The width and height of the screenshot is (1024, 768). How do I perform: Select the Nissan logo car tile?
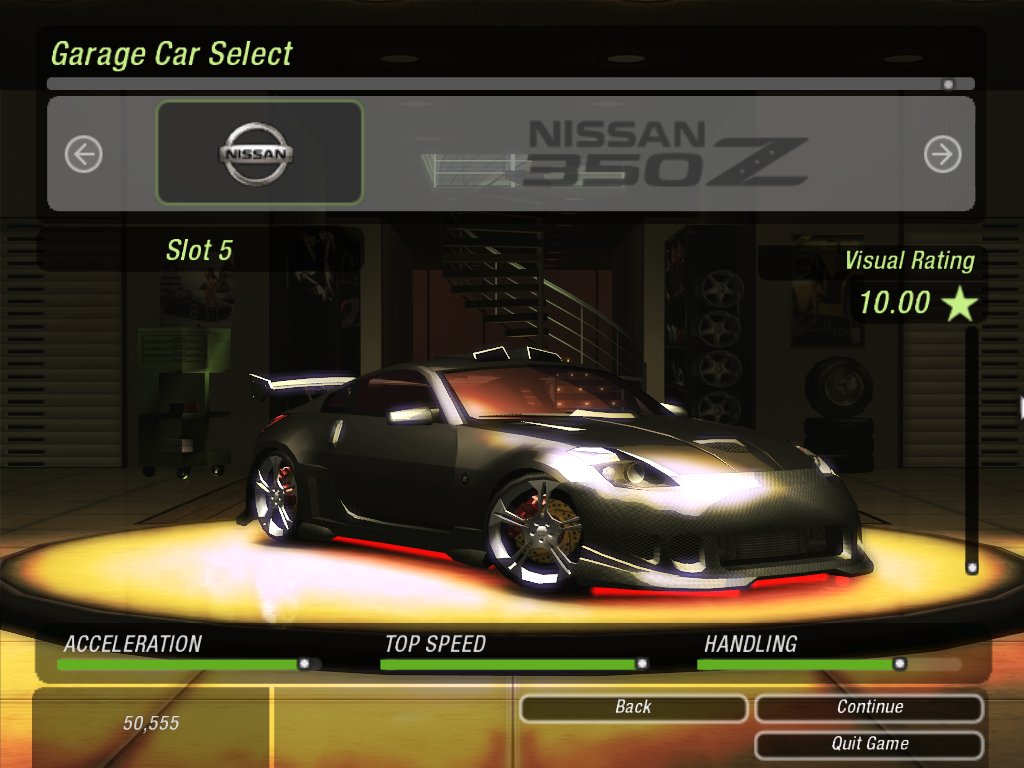tap(259, 153)
